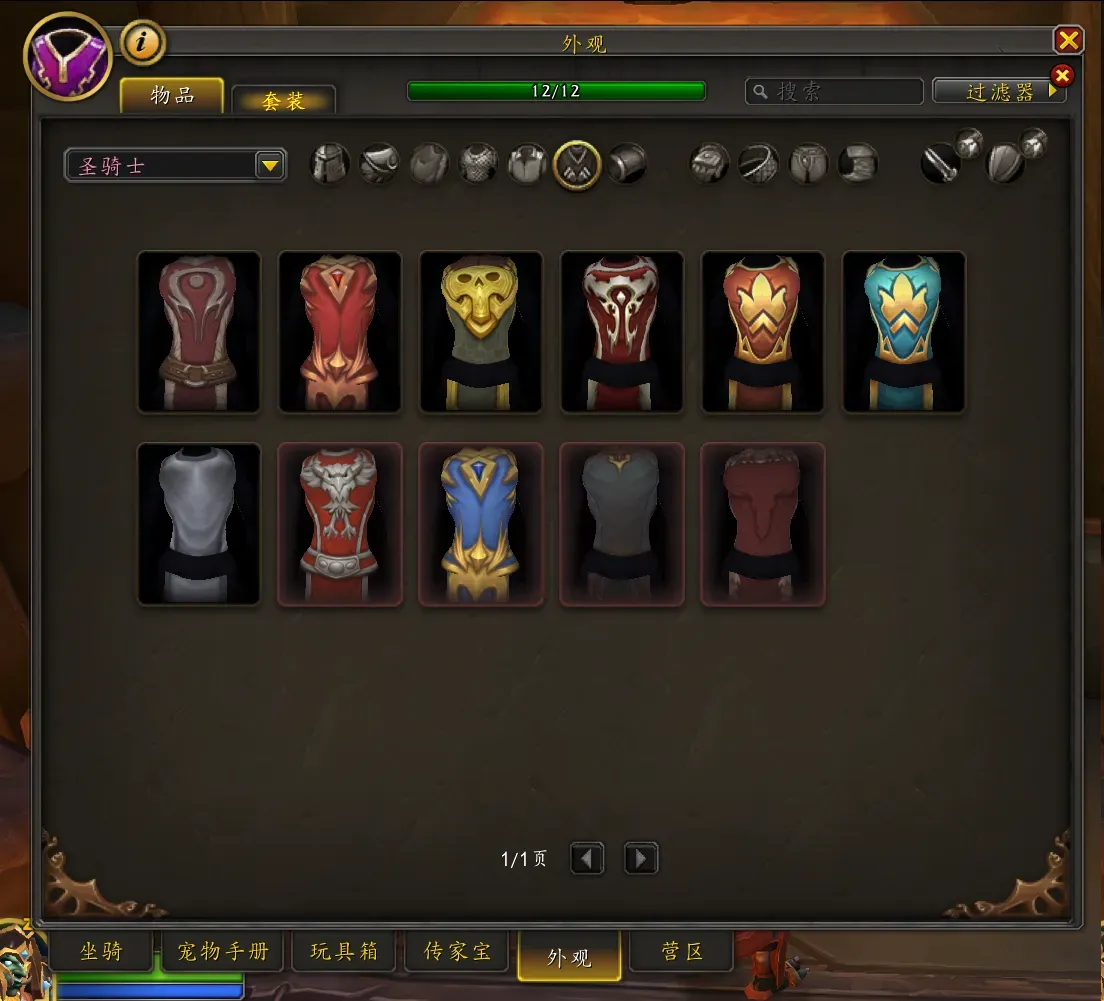The width and height of the screenshot is (1104, 1001).
Task: Select the 物品 items tab
Action: click(172, 96)
